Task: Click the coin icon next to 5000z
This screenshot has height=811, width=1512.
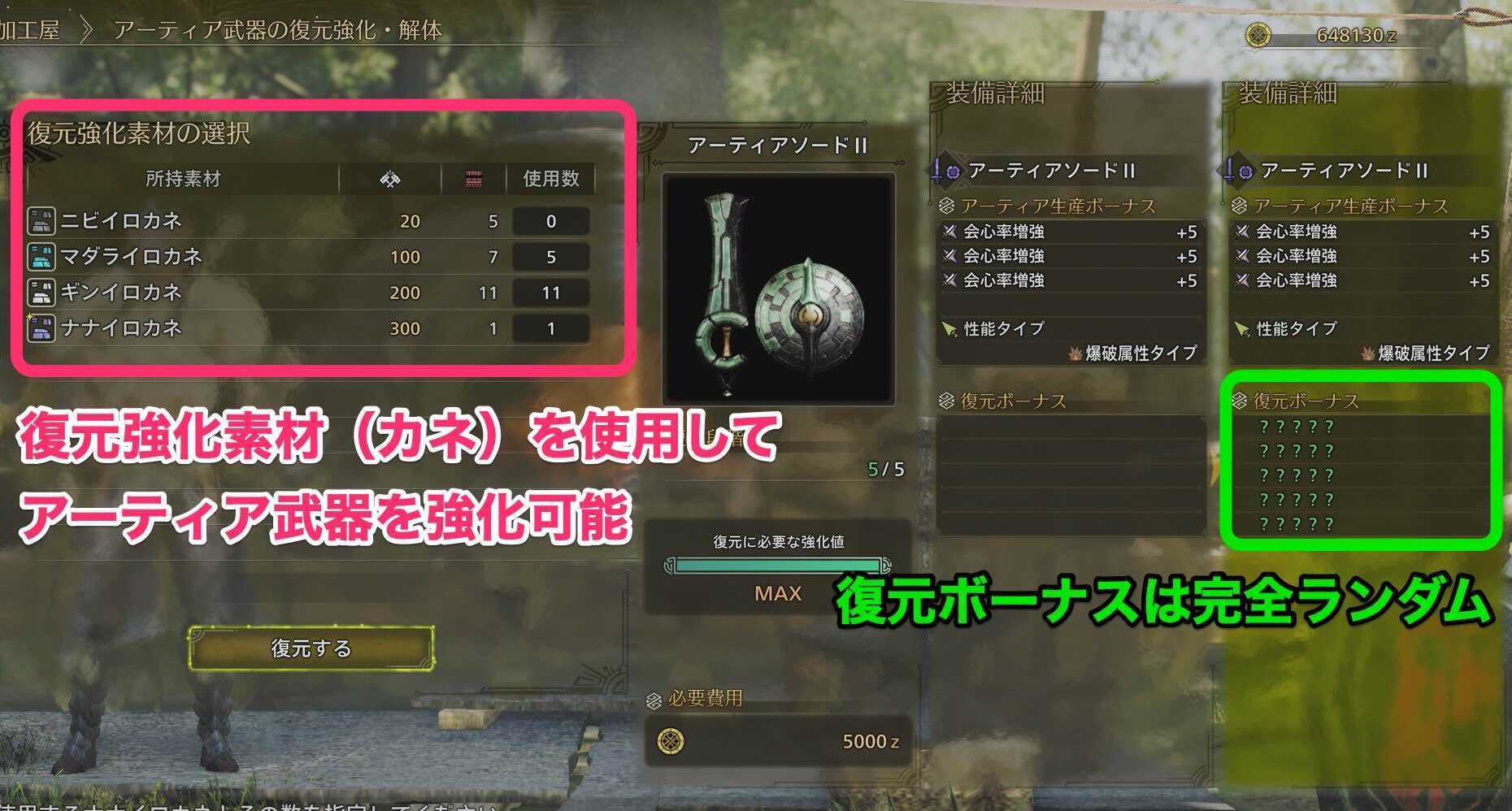Action: 671,741
